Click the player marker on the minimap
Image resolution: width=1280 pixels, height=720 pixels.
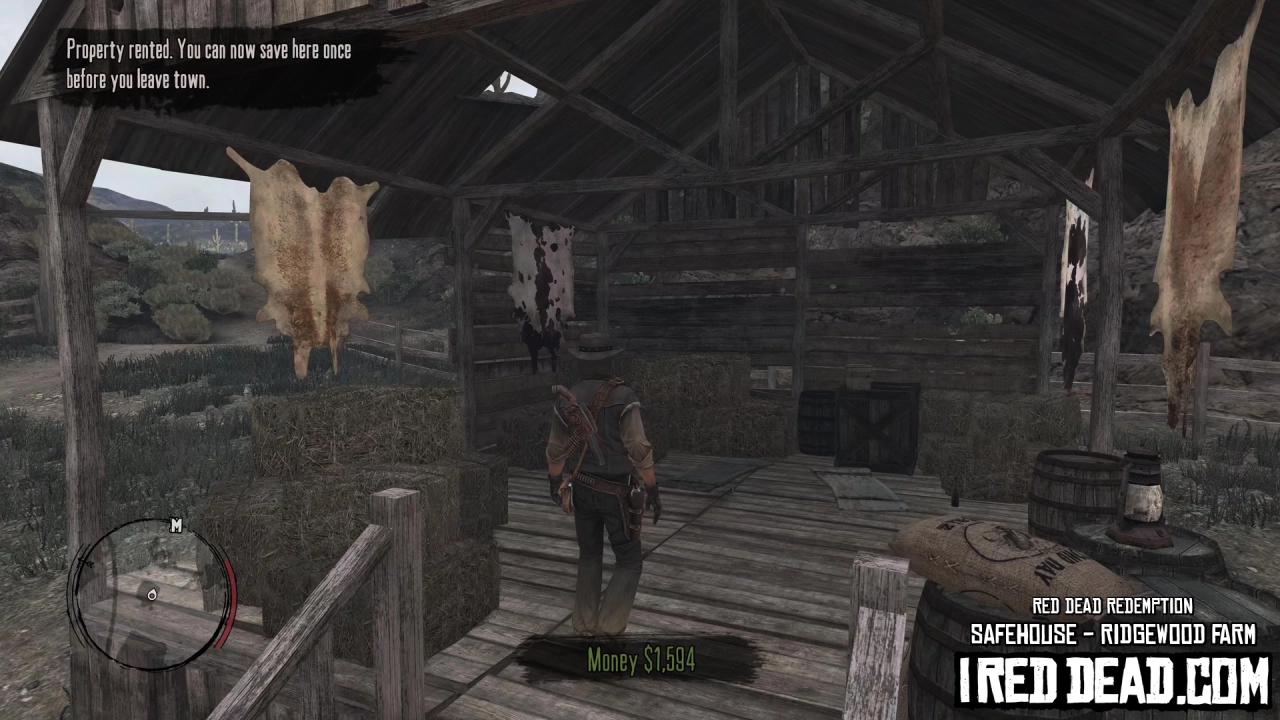point(152,594)
